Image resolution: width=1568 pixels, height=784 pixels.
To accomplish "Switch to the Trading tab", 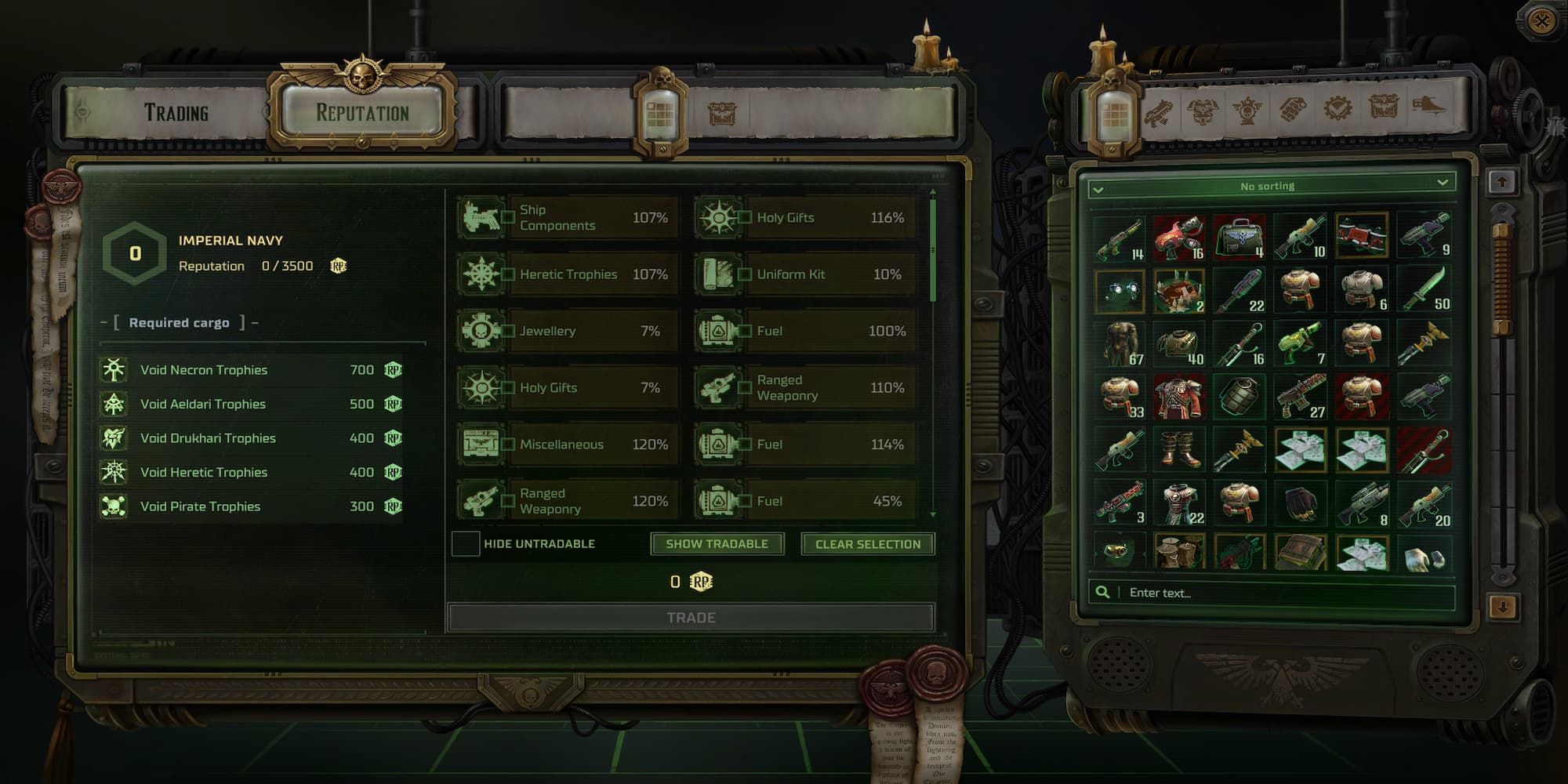I will click(x=177, y=111).
